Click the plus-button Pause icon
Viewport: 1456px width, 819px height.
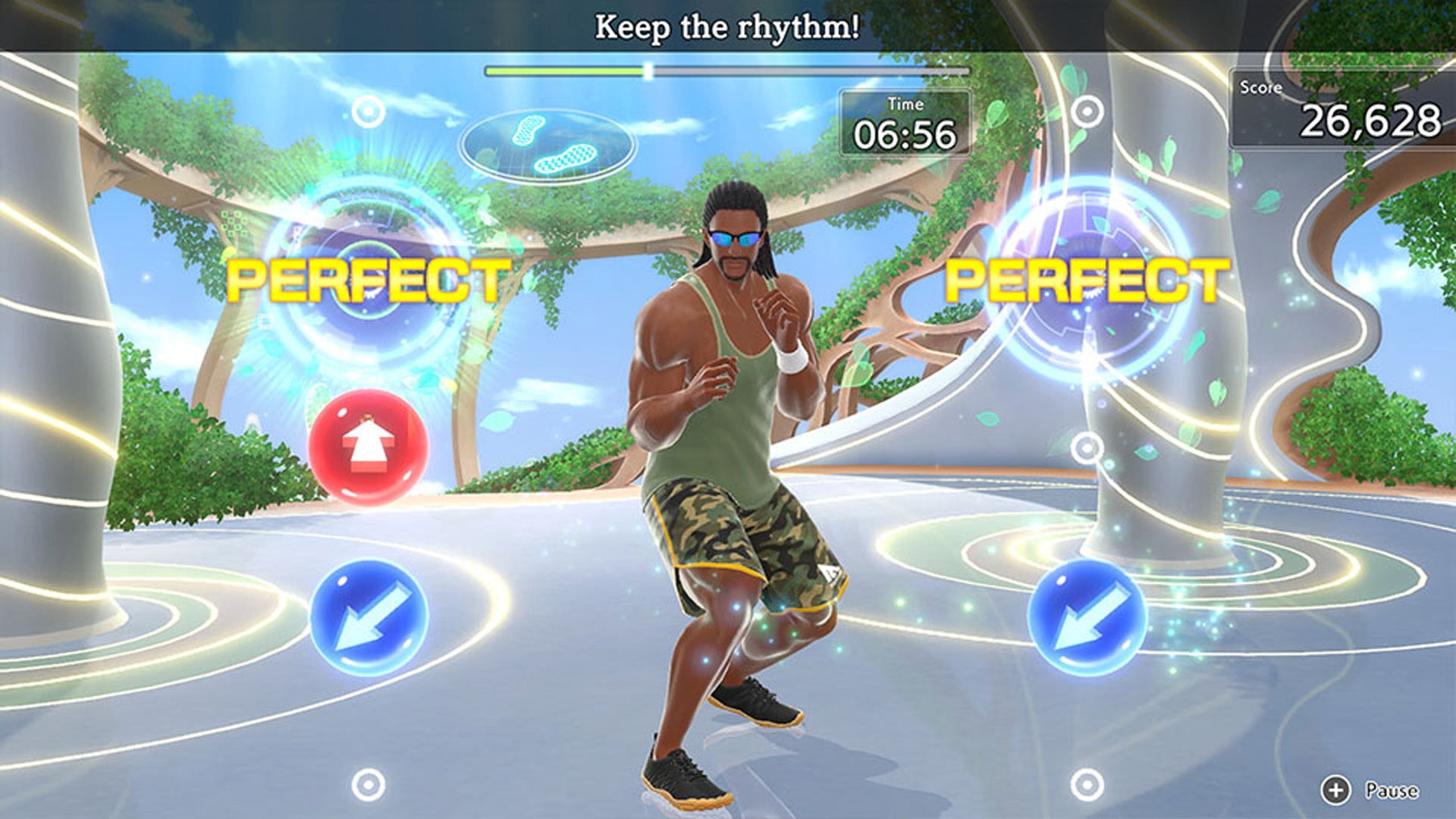click(x=1338, y=790)
